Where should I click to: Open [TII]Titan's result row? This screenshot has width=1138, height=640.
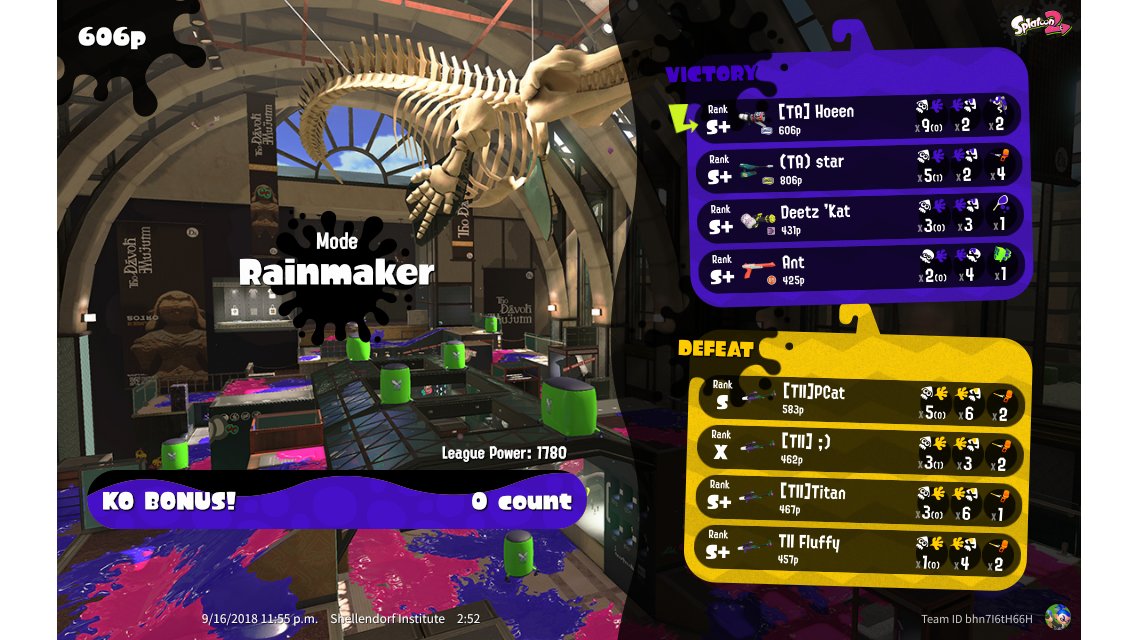pyautogui.click(x=860, y=501)
